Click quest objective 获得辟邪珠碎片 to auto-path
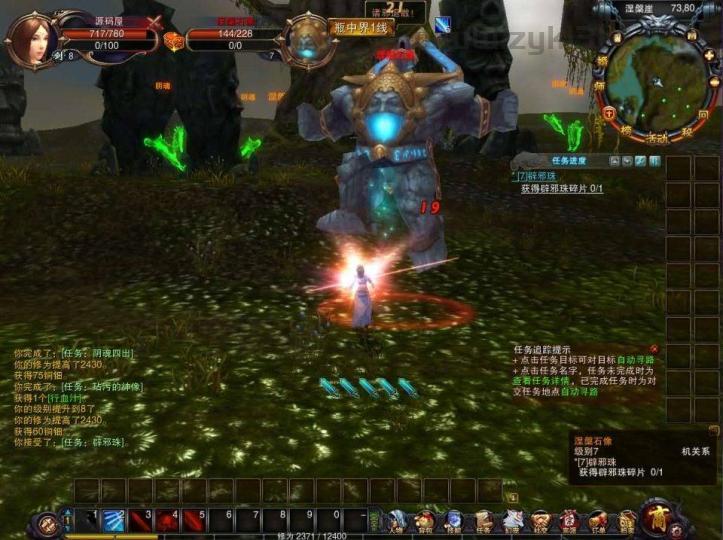The width and height of the screenshot is (723, 540). click(563, 188)
